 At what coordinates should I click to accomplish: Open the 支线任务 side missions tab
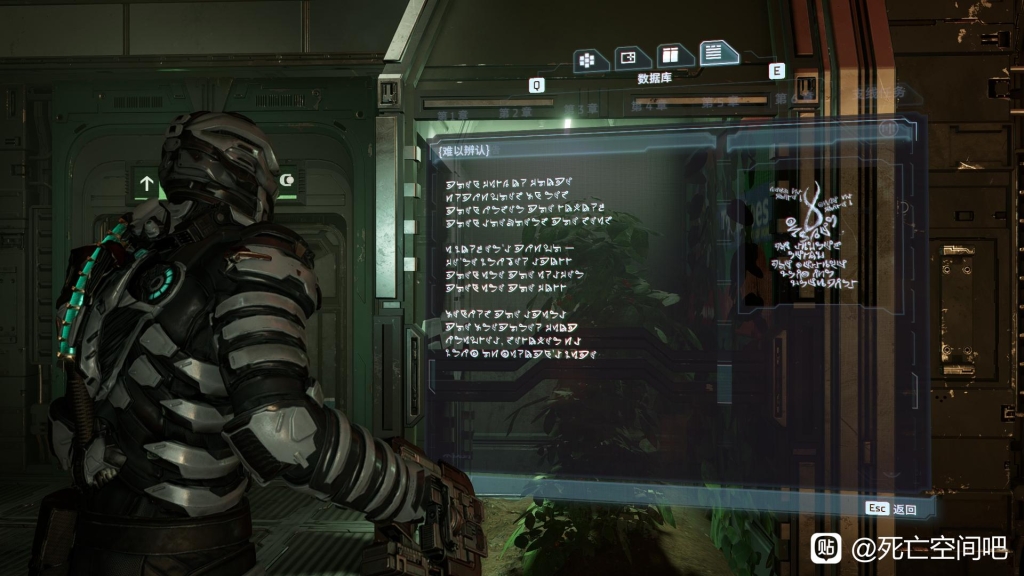(x=878, y=93)
